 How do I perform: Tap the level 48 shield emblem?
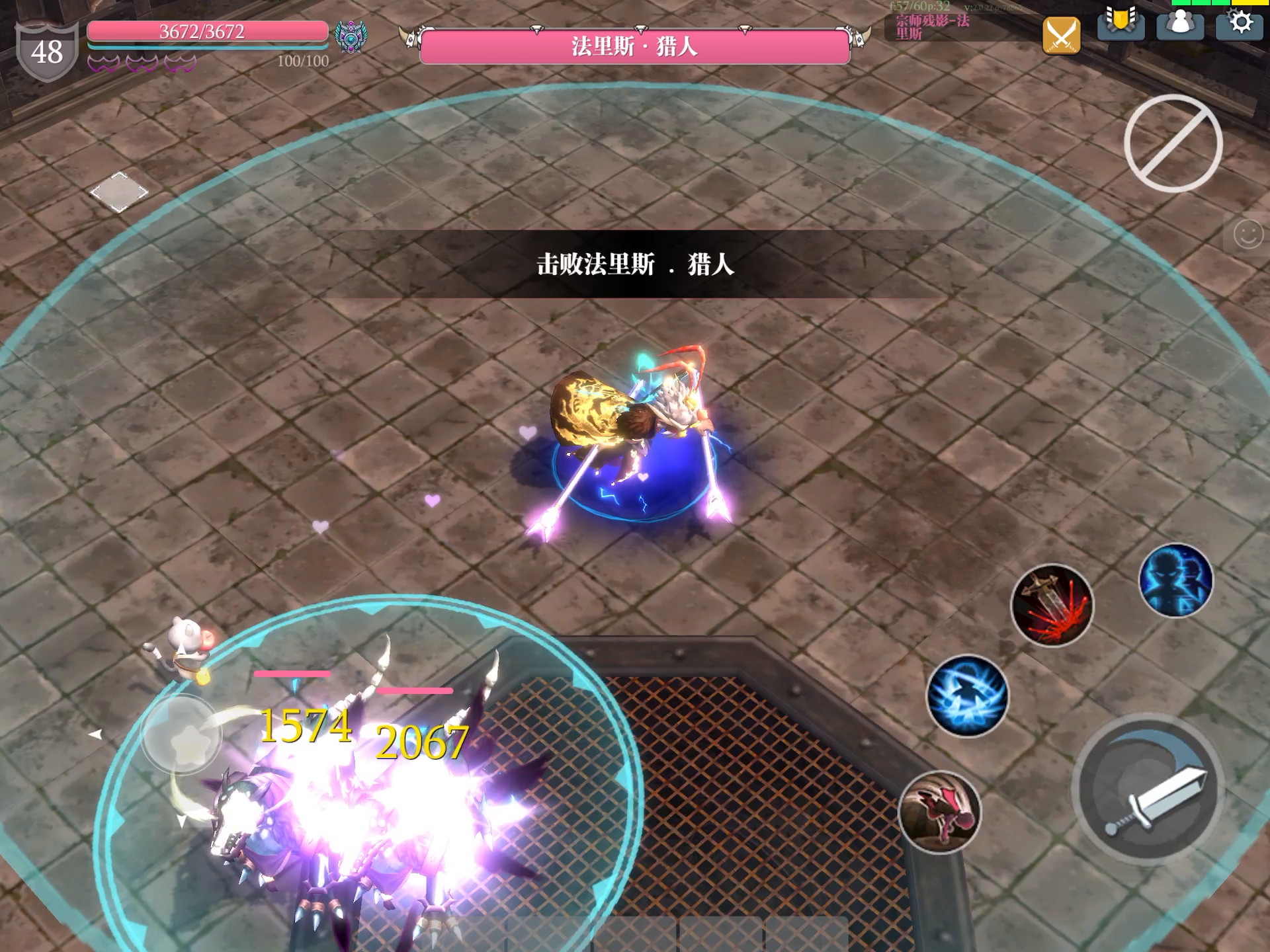tap(48, 48)
